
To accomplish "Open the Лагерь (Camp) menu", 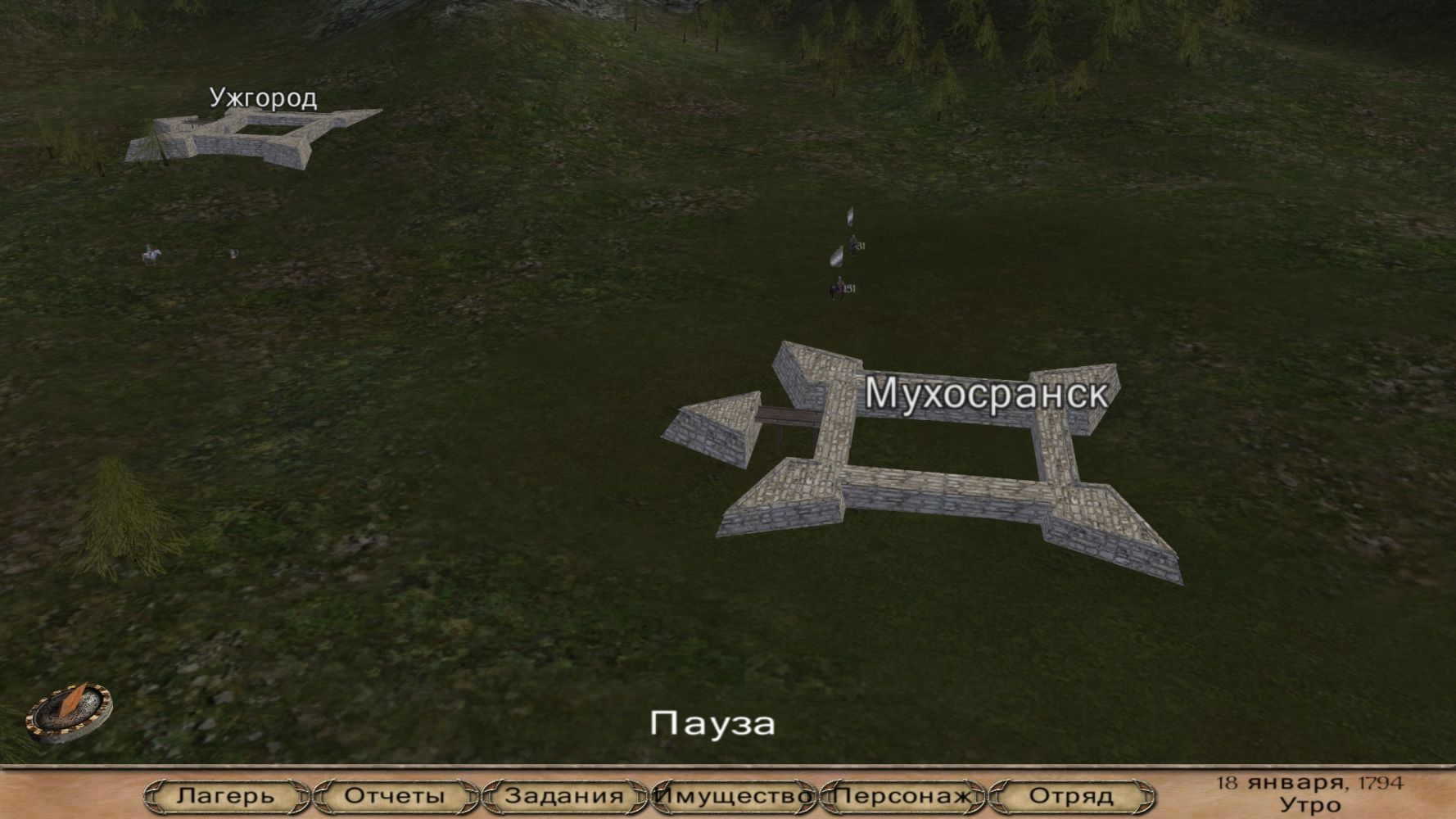I will [226, 795].
